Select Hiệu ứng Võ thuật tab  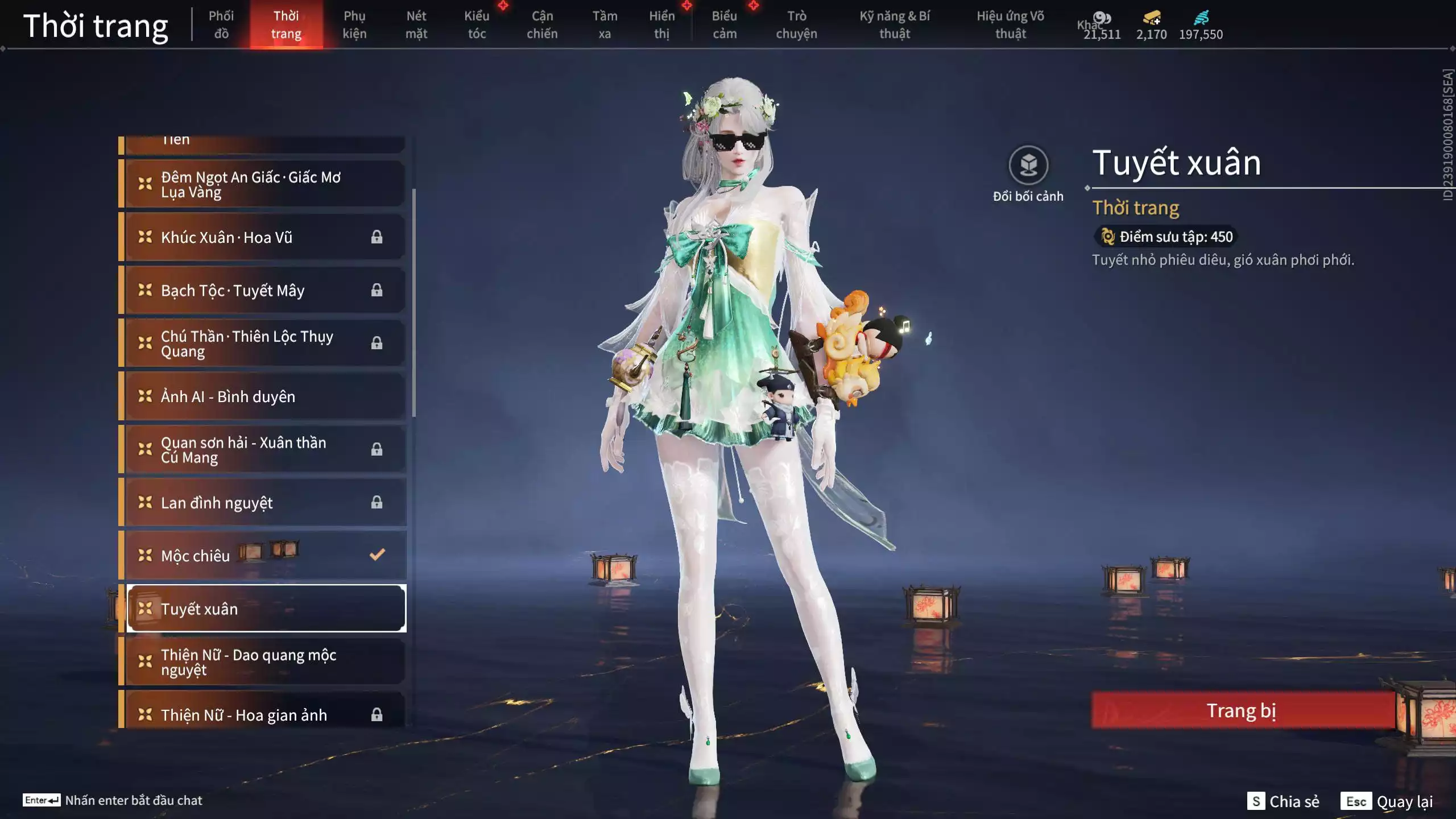point(1011,25)
